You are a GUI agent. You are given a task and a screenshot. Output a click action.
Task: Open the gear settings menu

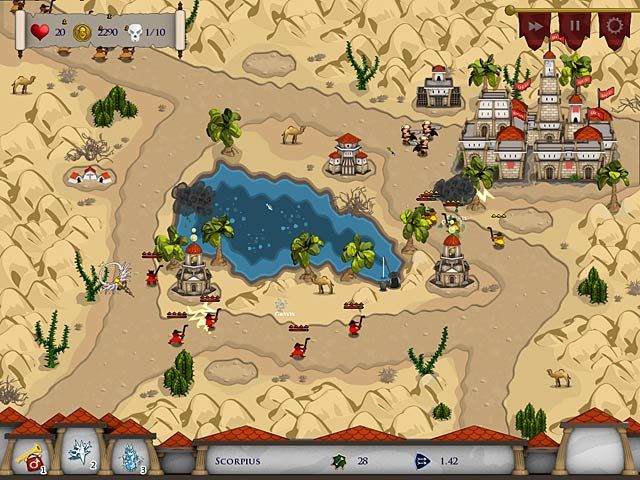pyautogui.click(x=613, y=26)
